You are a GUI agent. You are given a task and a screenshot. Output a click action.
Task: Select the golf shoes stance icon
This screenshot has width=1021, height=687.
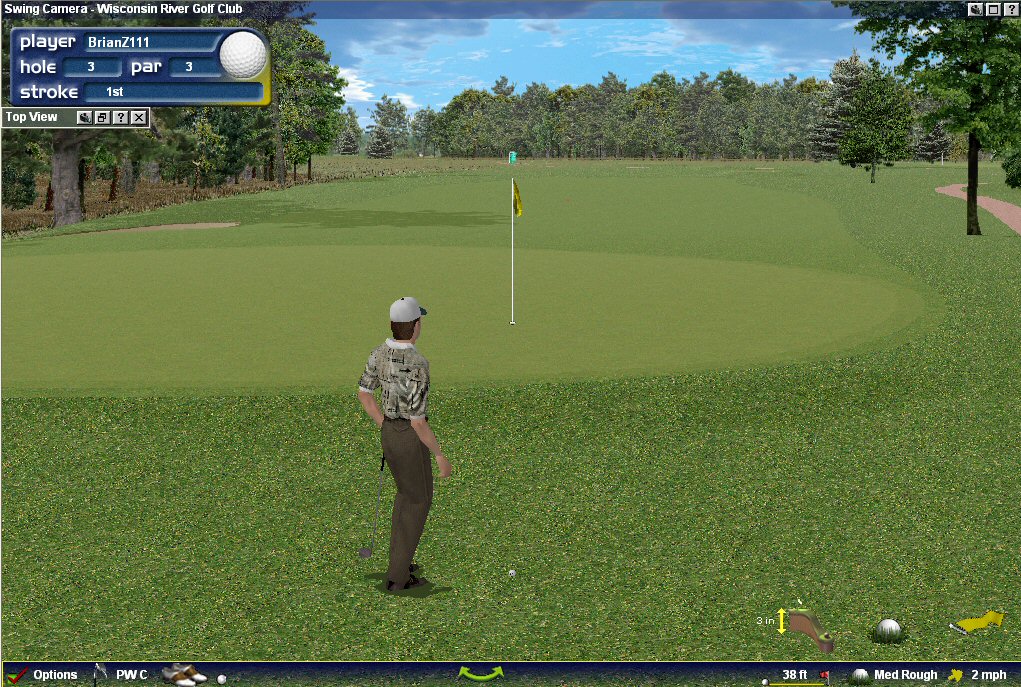(x=183, y=675)
